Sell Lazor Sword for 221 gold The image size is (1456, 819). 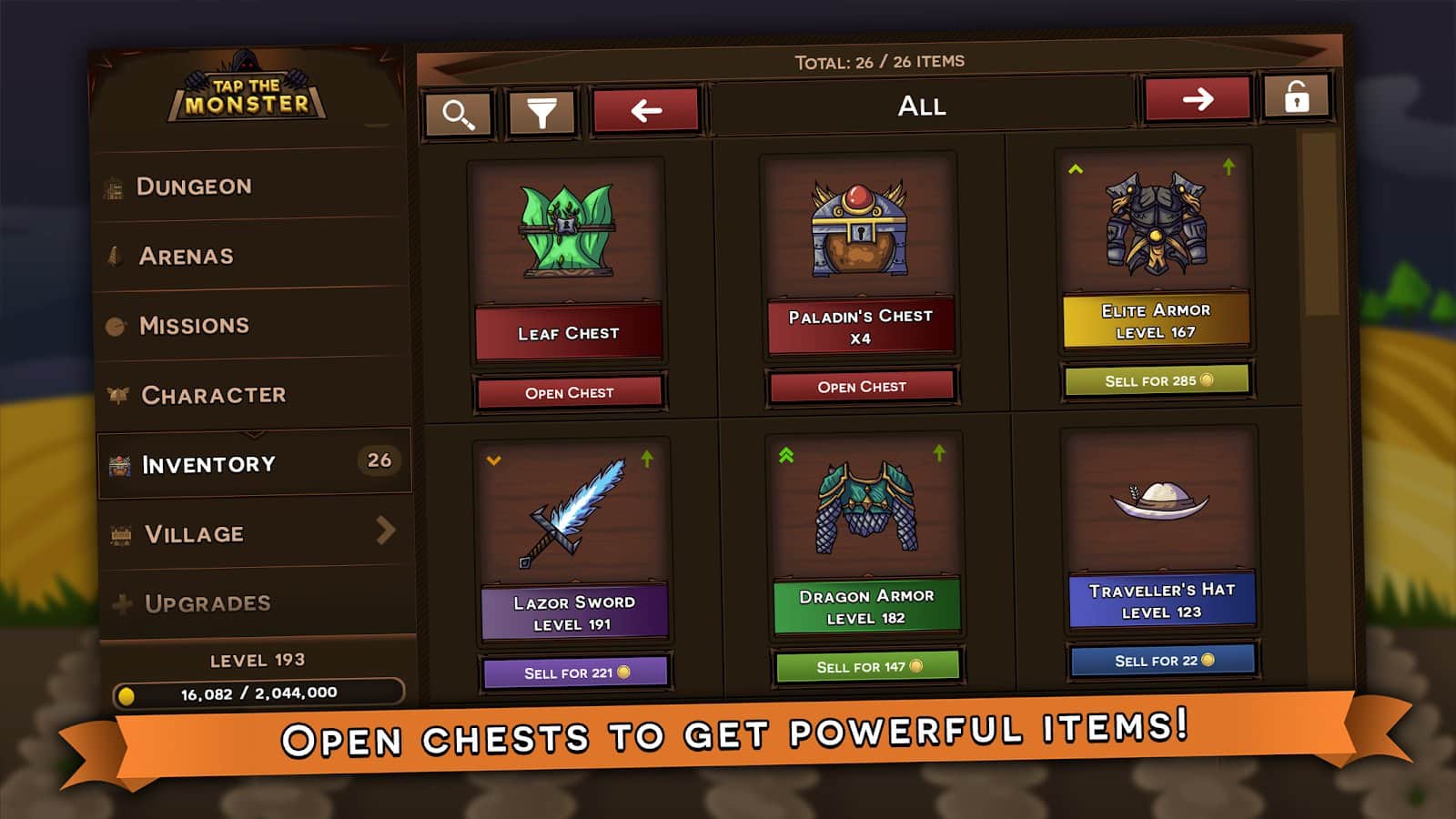[x=576, y=672]
